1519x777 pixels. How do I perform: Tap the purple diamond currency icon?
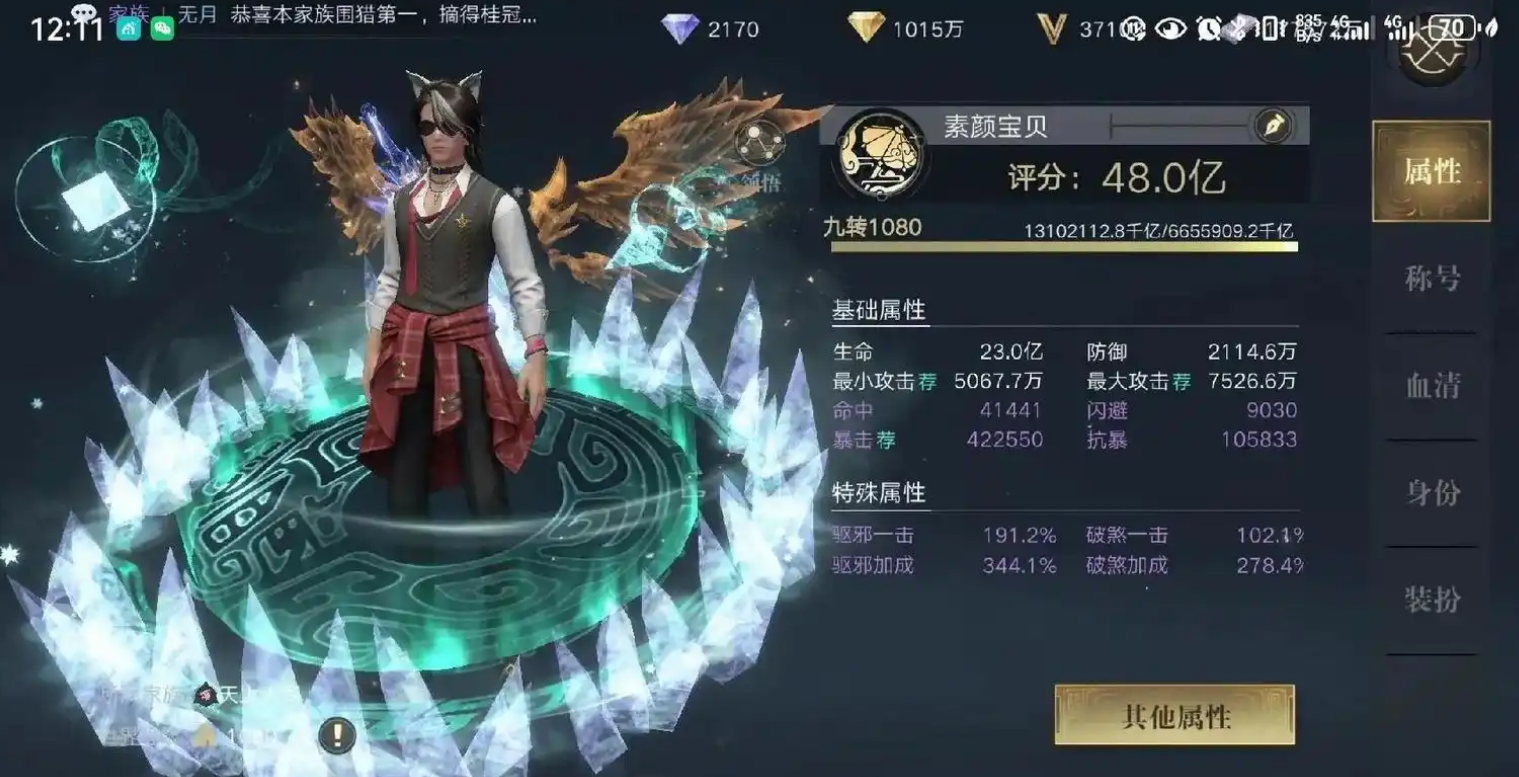[x=680, y=29]
